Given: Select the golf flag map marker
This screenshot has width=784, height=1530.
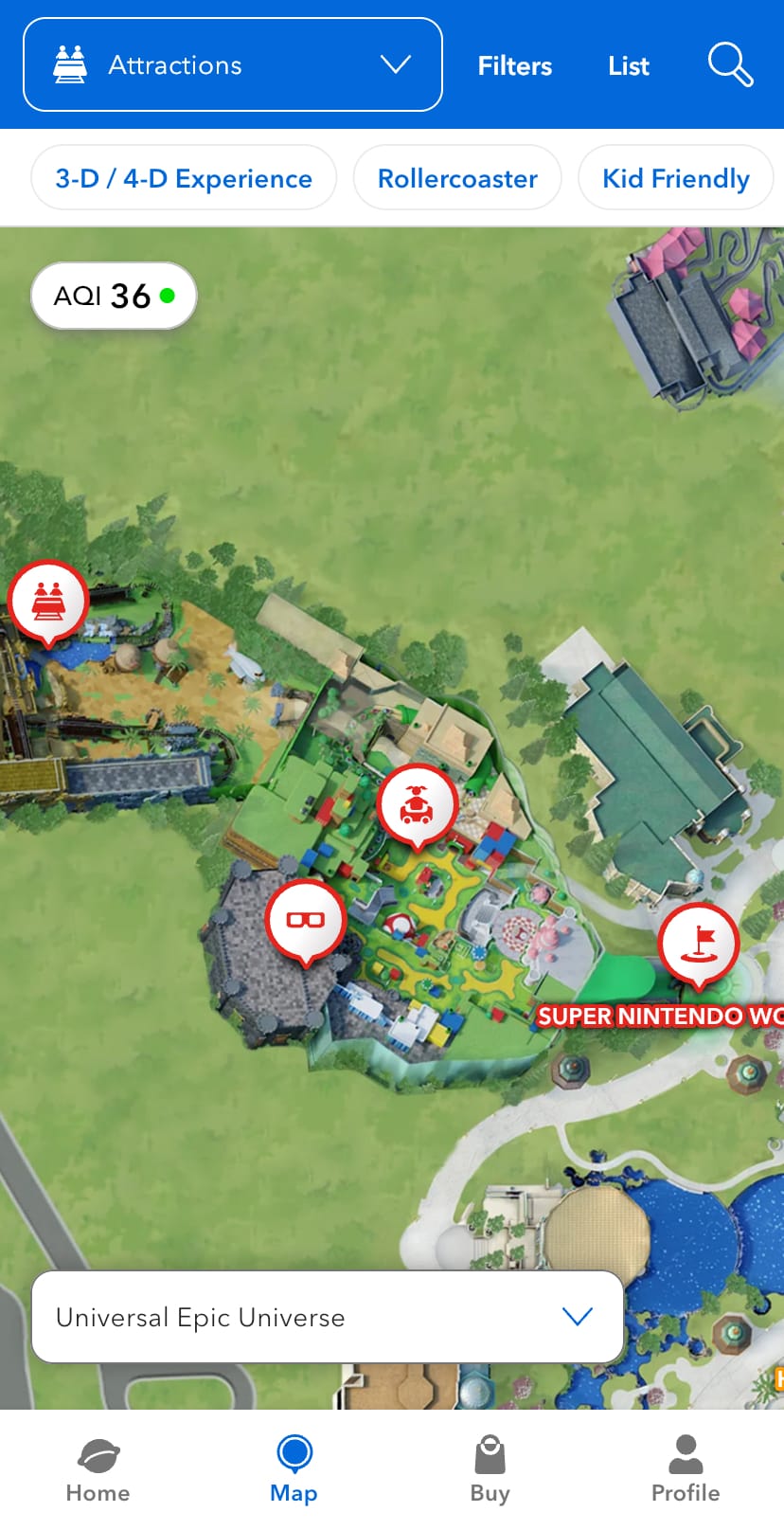Looking at the screenshot, I should pyautogui.click(x=699, y=943).
